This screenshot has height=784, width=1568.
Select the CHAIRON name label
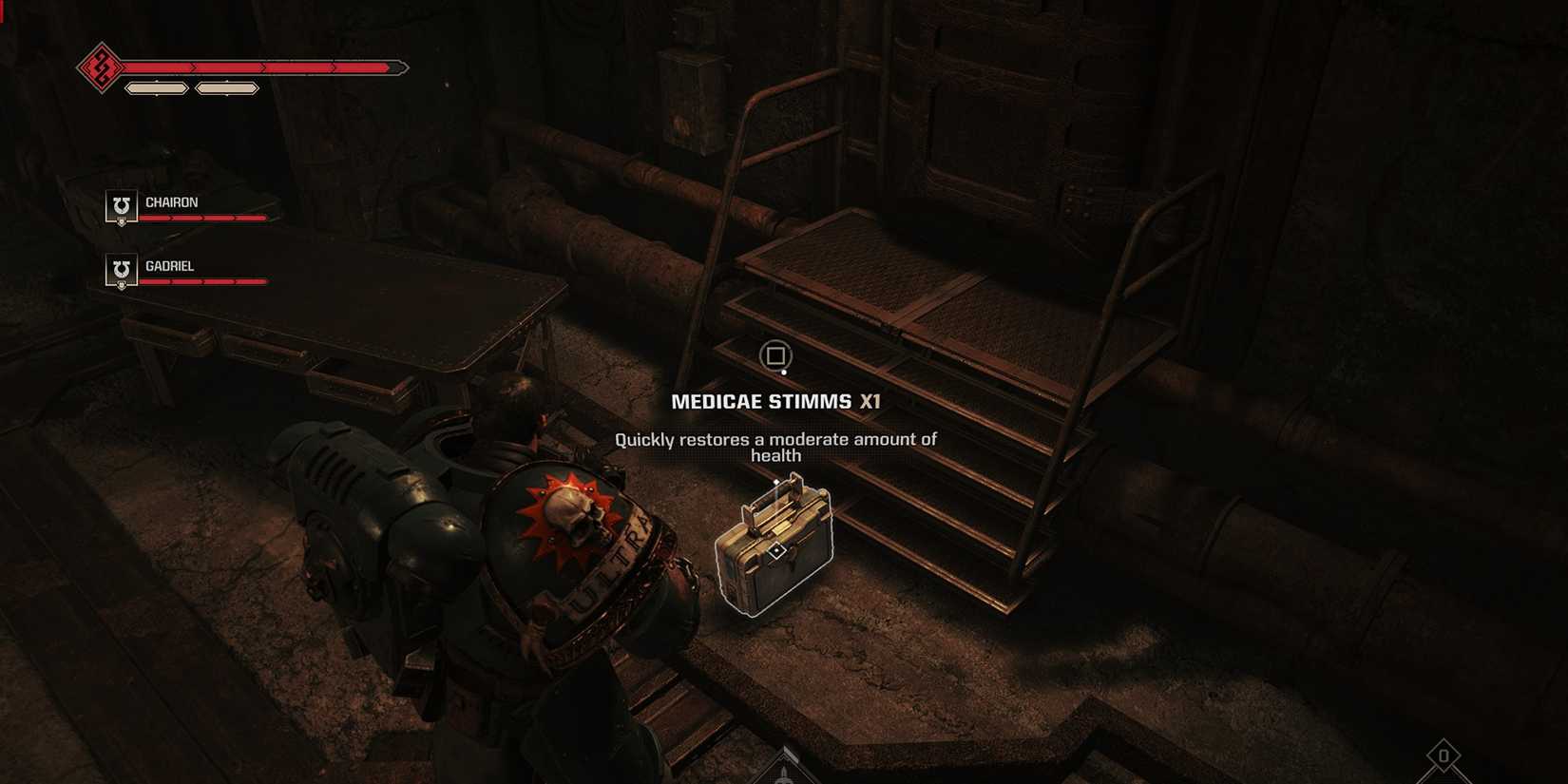pyautogui.click(x=172, y=201)
